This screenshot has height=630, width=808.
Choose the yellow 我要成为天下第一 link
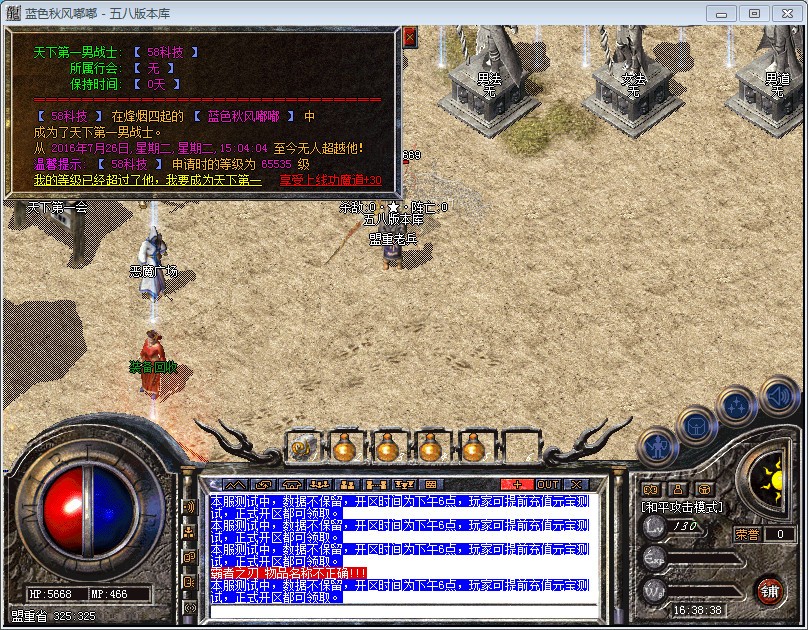point(147,180)
